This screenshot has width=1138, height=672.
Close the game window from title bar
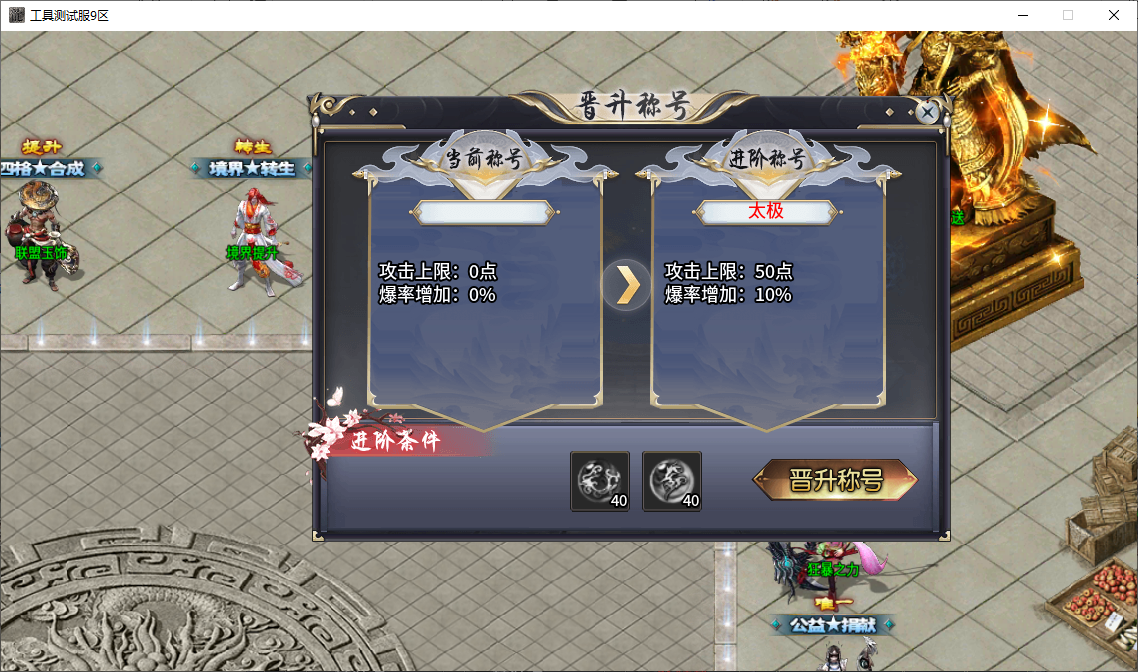[x=1113, y=15]
